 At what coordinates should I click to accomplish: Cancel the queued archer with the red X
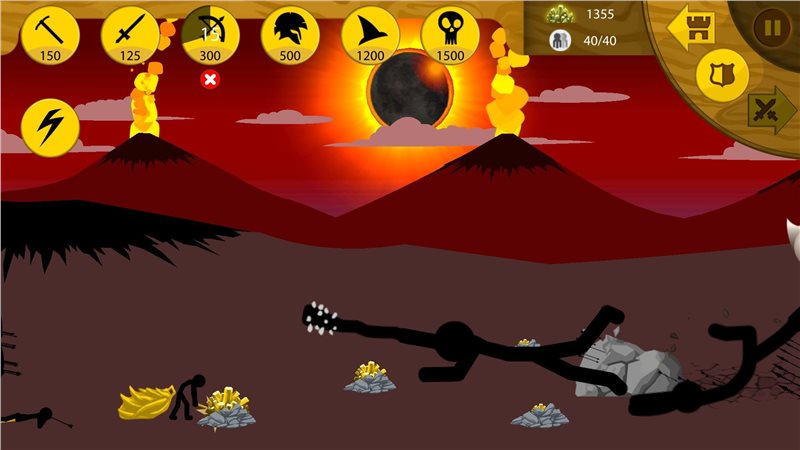pyautogui.click(x=210, y=79)
